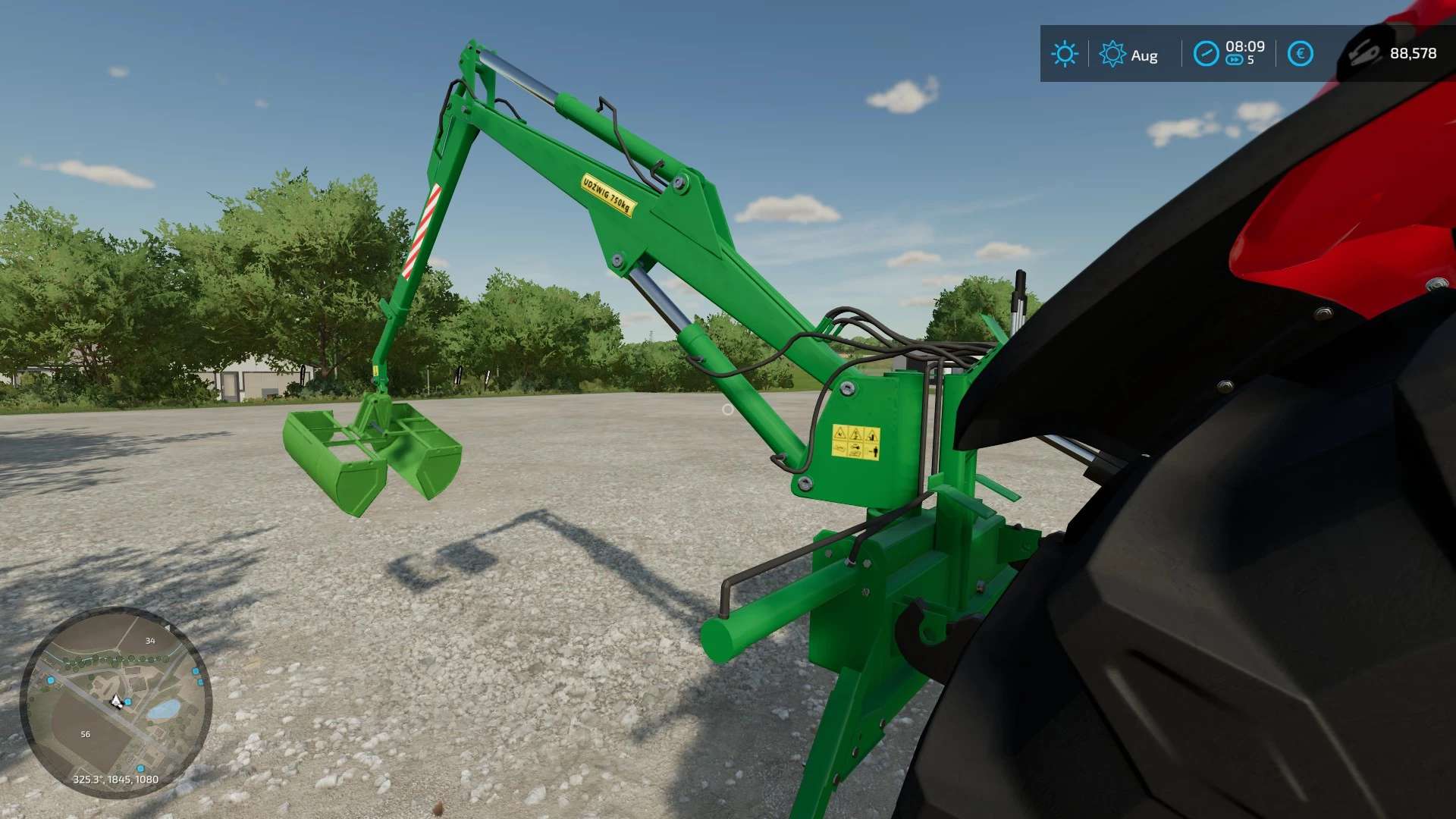This screenshot has height=819, width=1456.
Task: Click the euro money icon
Action: [x=1300, y=54]
